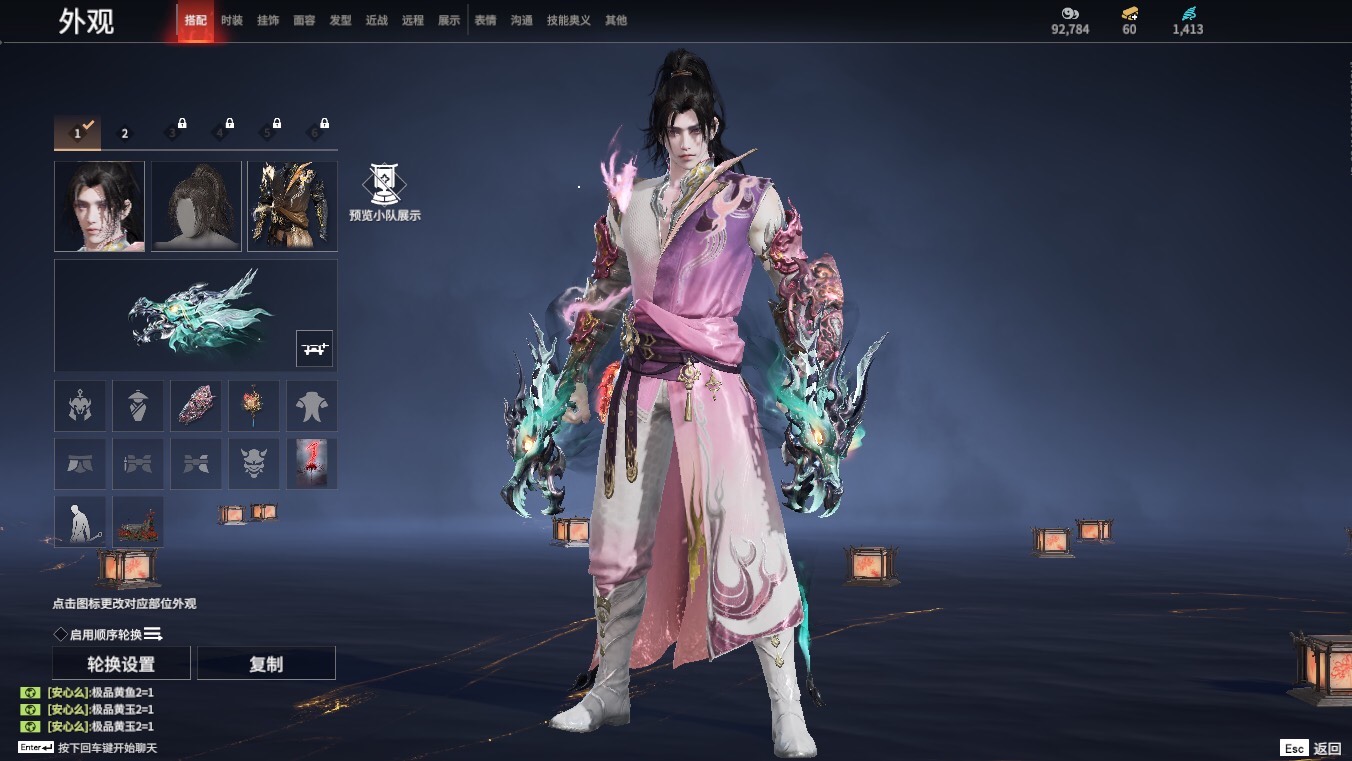The height and width of the screenshot is (761, 1352).
Task: Select the 面容 face tab
Action: click(x=304, y=20)
